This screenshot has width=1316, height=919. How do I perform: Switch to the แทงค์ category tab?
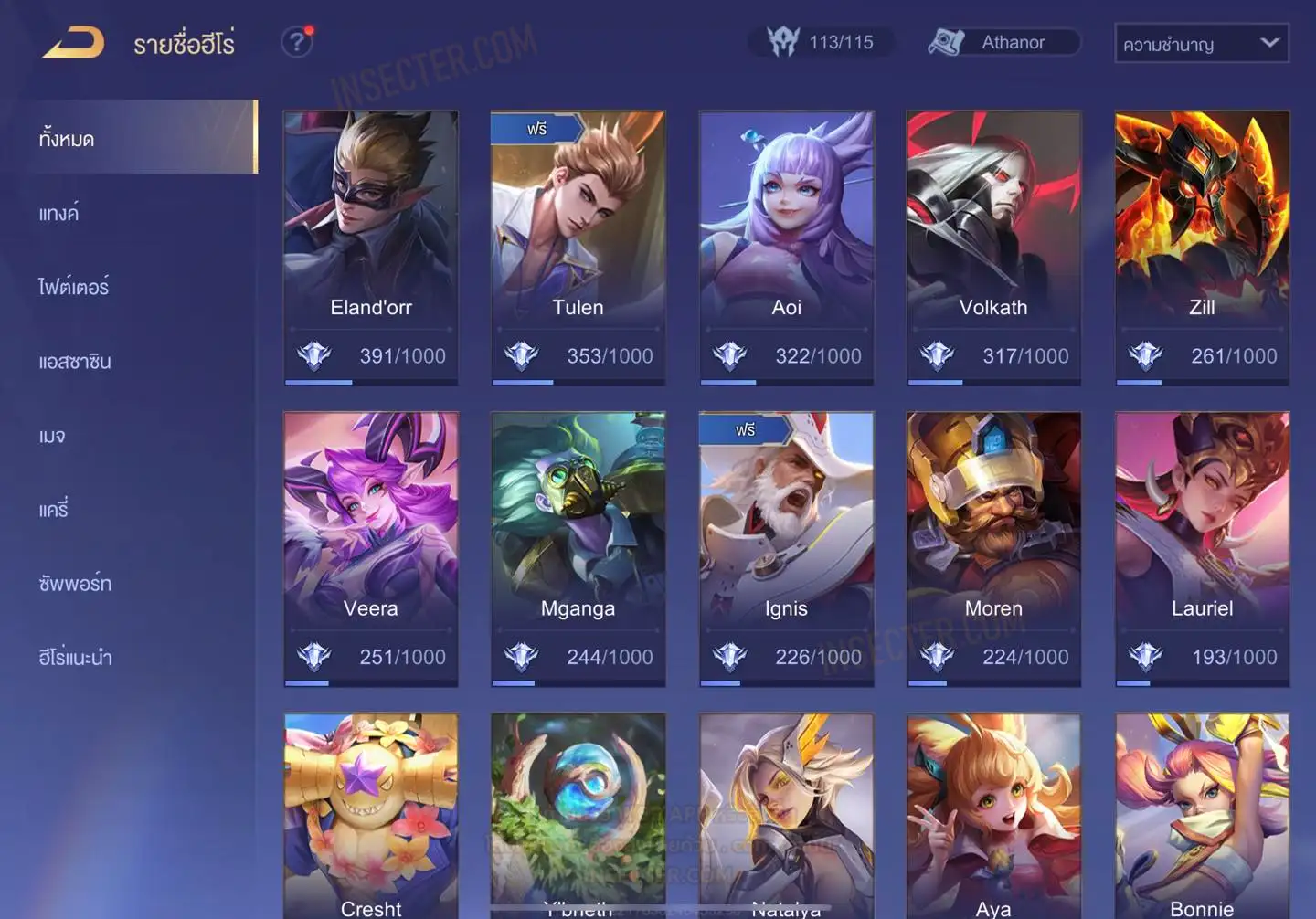[59, 214]
